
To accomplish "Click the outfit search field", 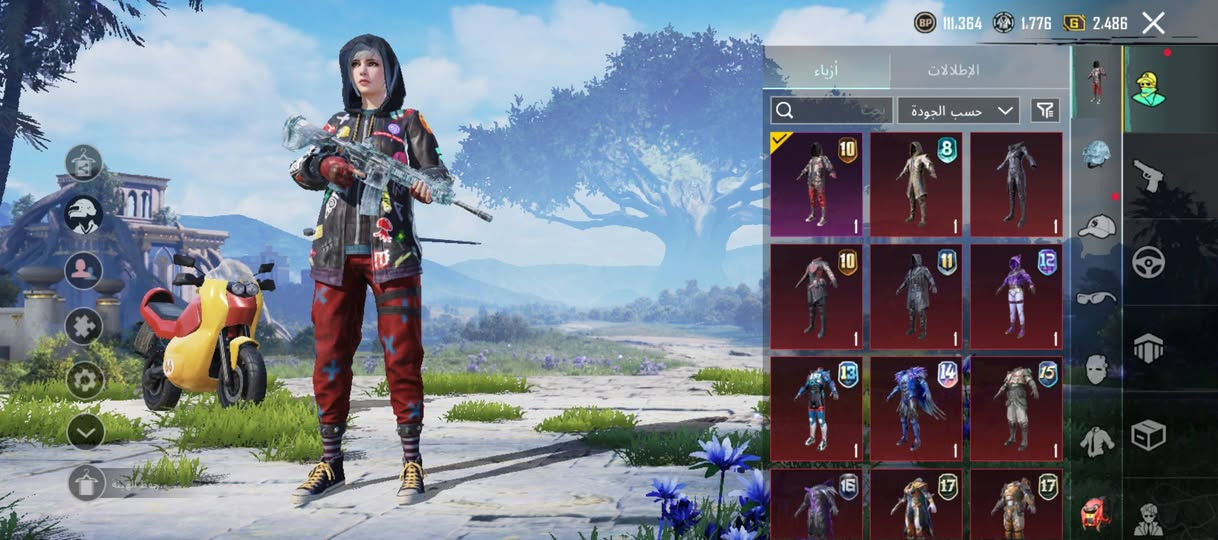I will point(830,110).
